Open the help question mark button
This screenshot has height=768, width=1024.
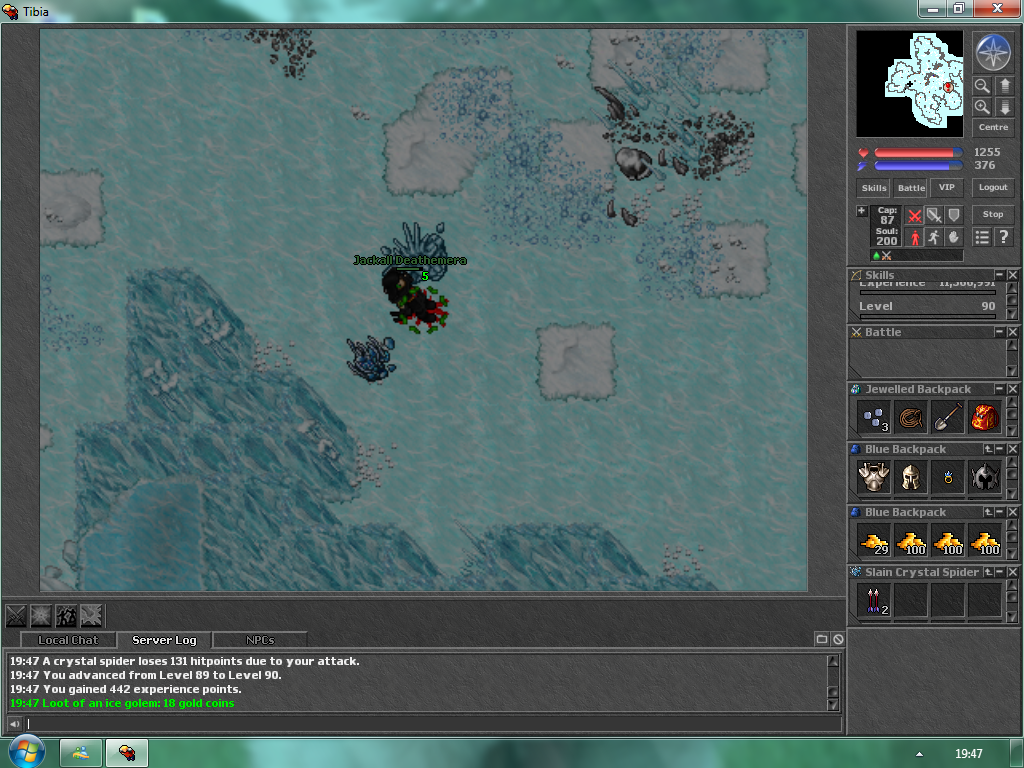pos(1004,237)
